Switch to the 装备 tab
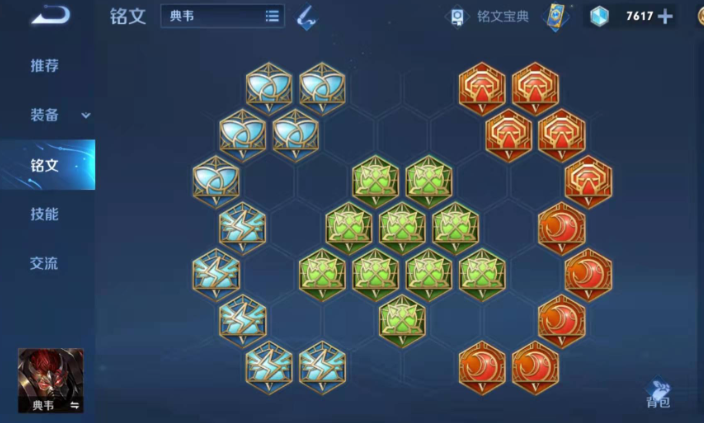 click(x=48, y=115)
